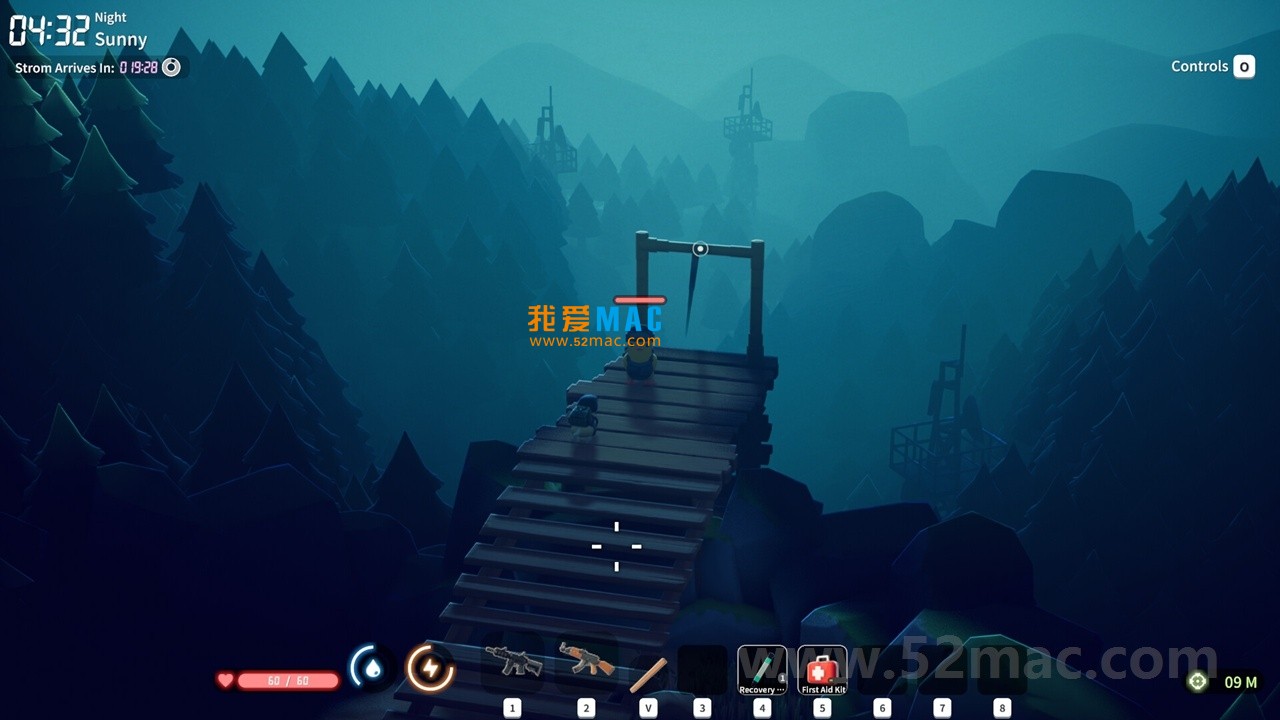This screenshot has width=1280, height=720.
Task: Select the assault rifle in hotbar slot 1
Action: (x=513, y=663)
